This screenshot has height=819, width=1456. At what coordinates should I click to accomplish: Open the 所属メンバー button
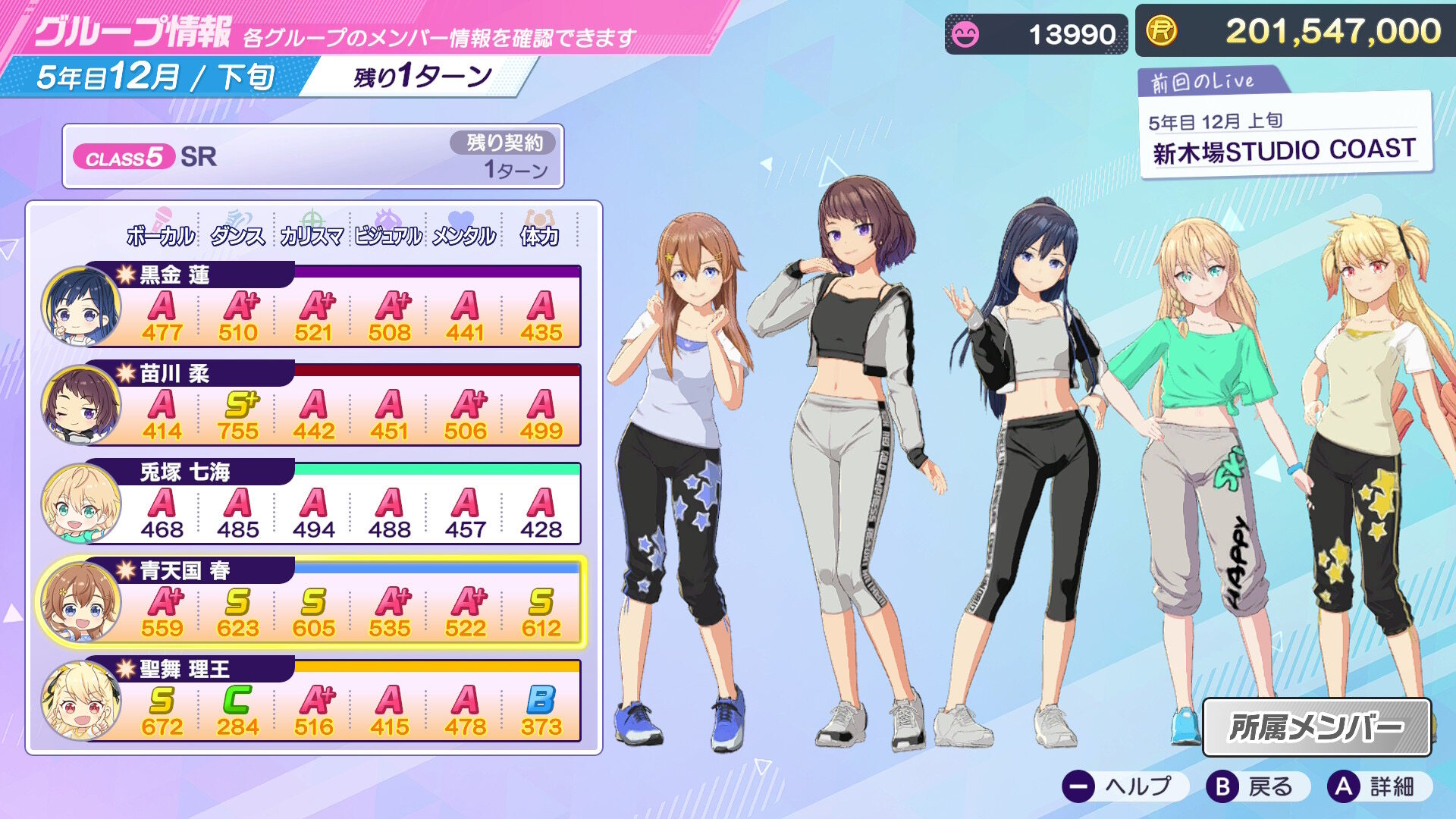[x=1316, y=727]
